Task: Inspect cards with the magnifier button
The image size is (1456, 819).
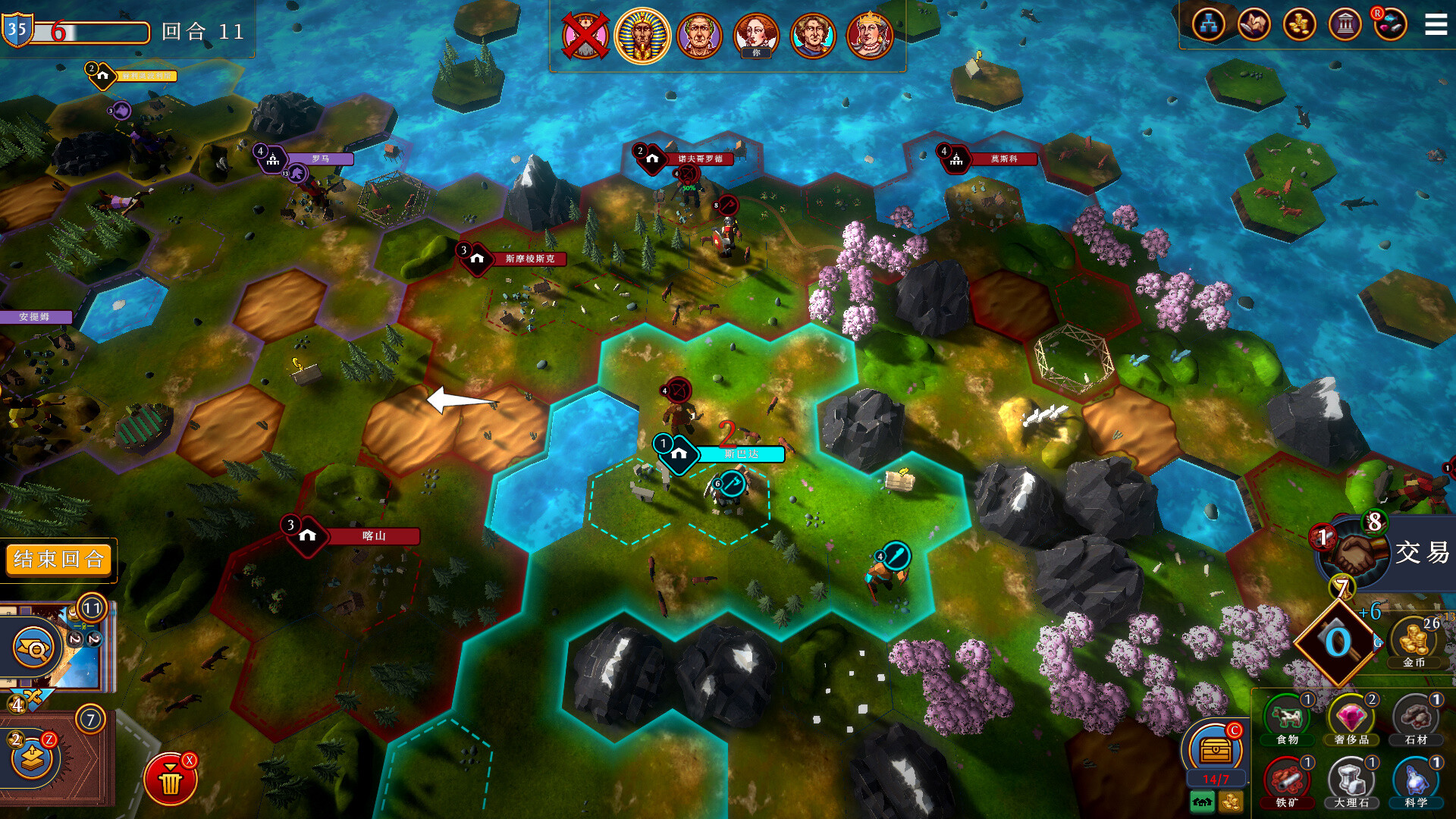Action: (x=34, y=648)
